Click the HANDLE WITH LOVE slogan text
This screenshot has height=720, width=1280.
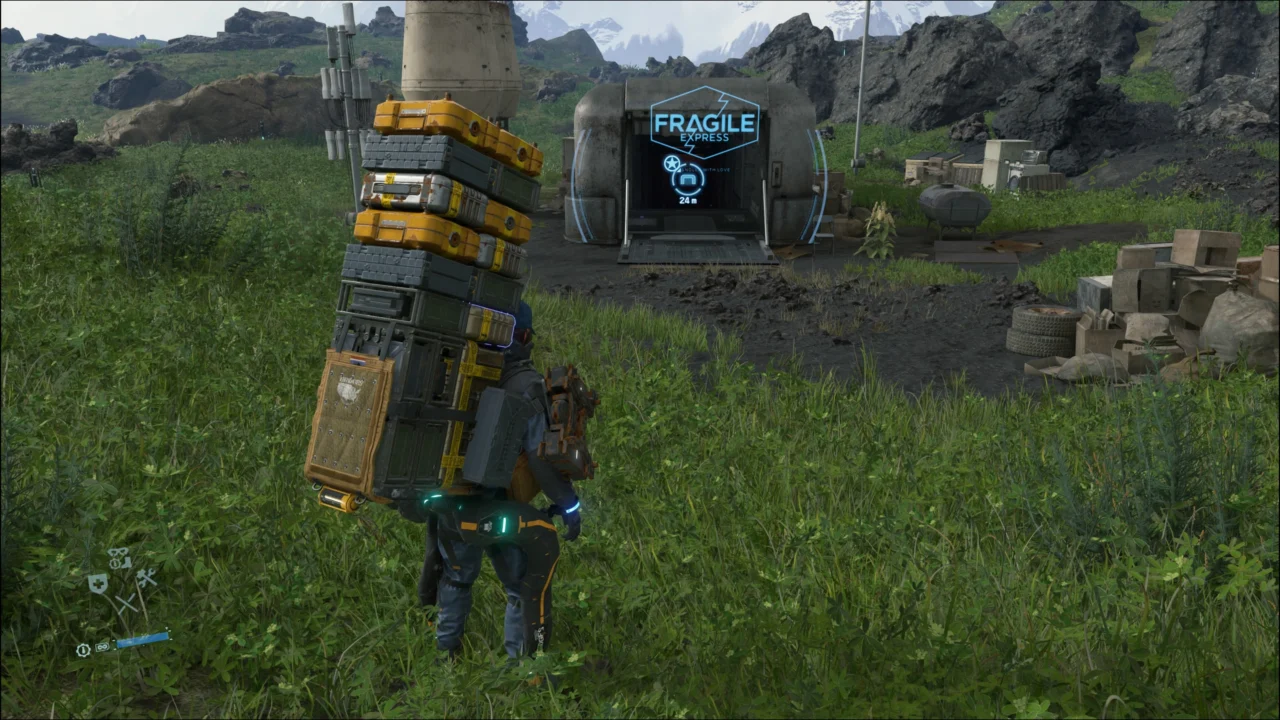(706, 170)
